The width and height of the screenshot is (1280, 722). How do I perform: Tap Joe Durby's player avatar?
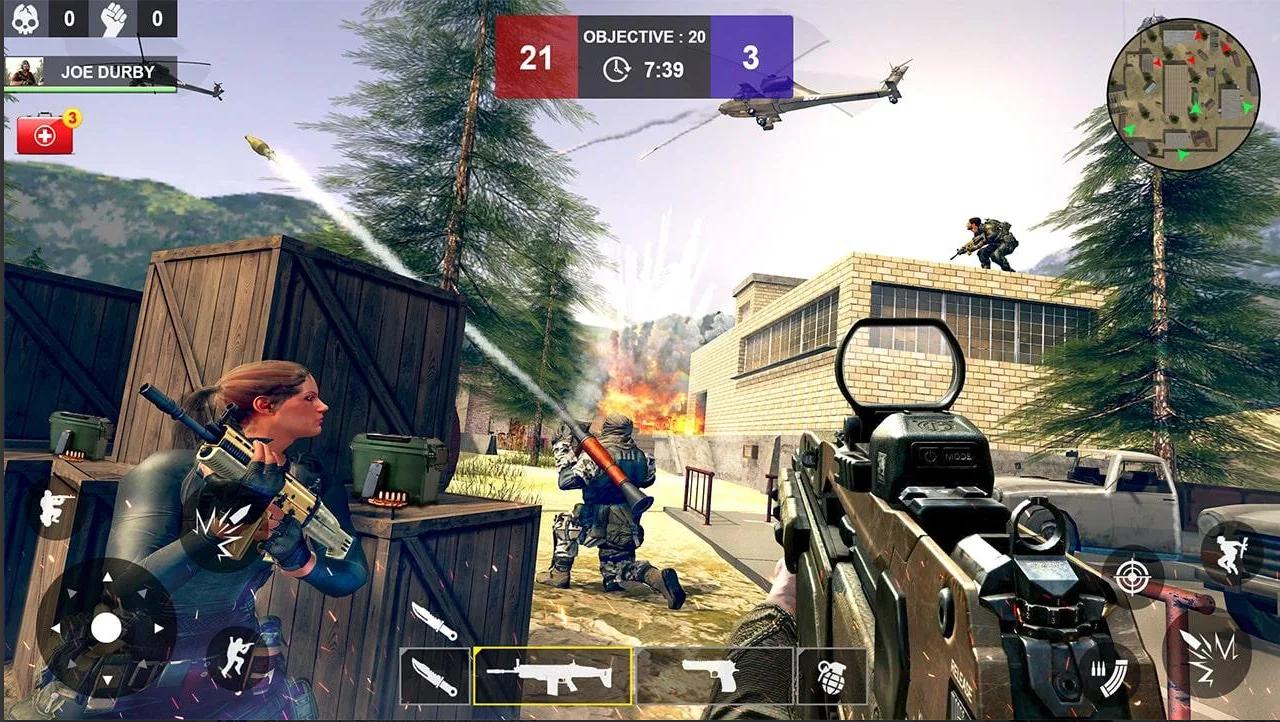pos(23,72)
